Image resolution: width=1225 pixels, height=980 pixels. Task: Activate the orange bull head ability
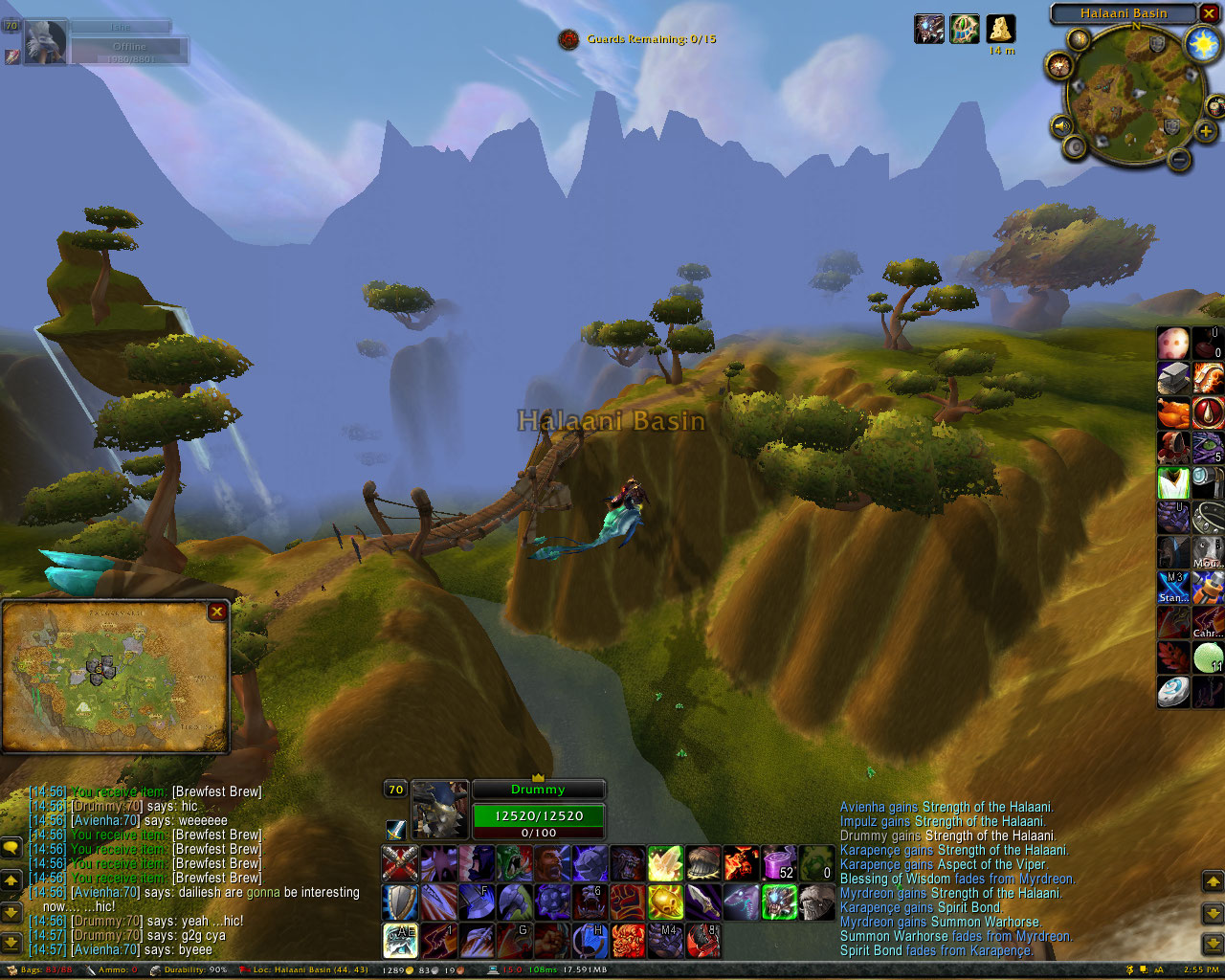click(x=628, y=940)
